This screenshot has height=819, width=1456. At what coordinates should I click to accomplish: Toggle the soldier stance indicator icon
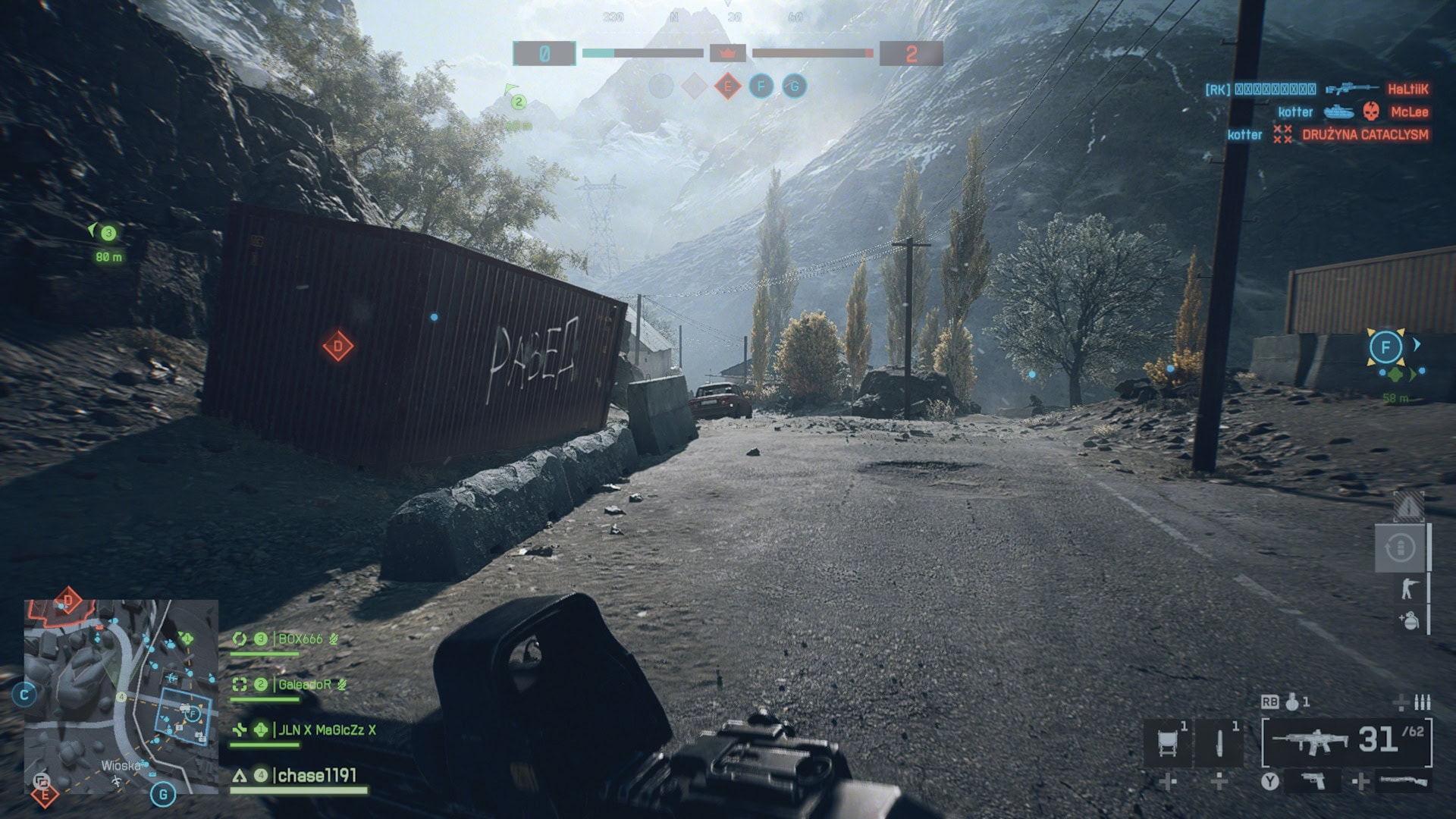click(x=1410, y=588)
